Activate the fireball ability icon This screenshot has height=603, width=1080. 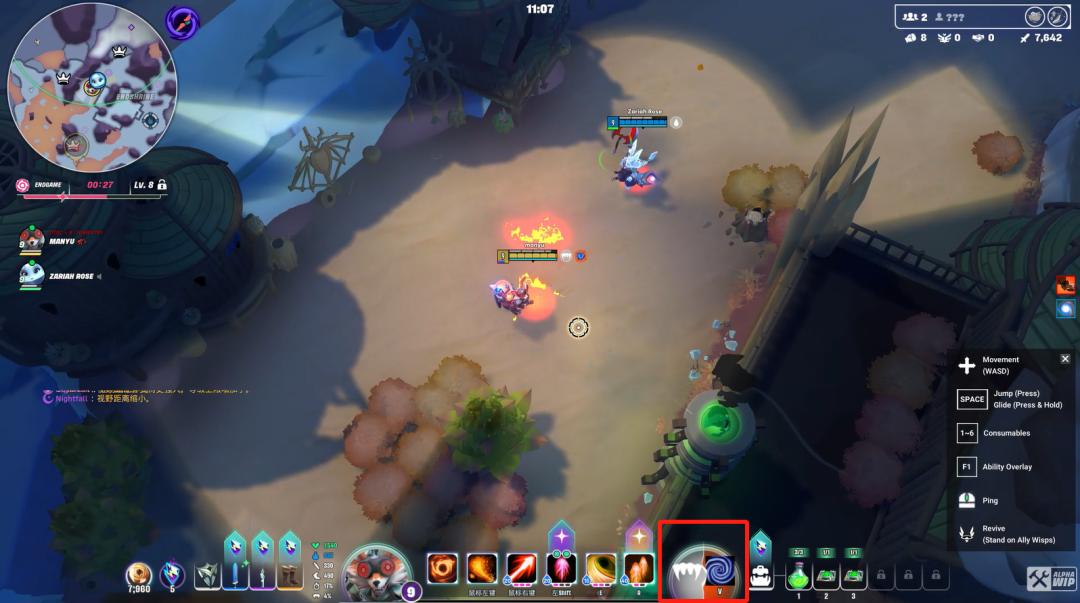click(x=482, y=569)
